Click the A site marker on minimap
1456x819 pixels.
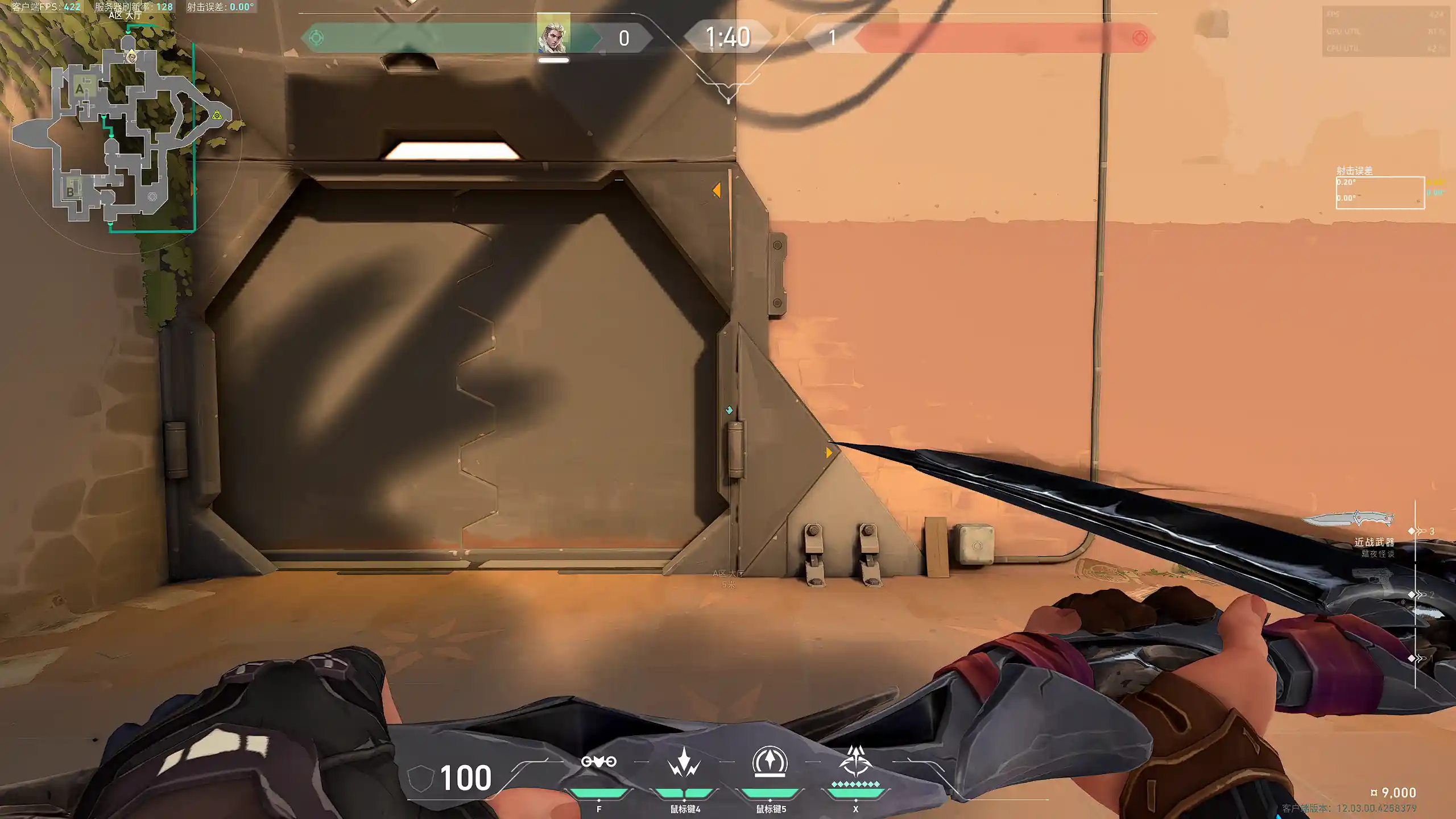pyautogui.click(x=80, y=89)
